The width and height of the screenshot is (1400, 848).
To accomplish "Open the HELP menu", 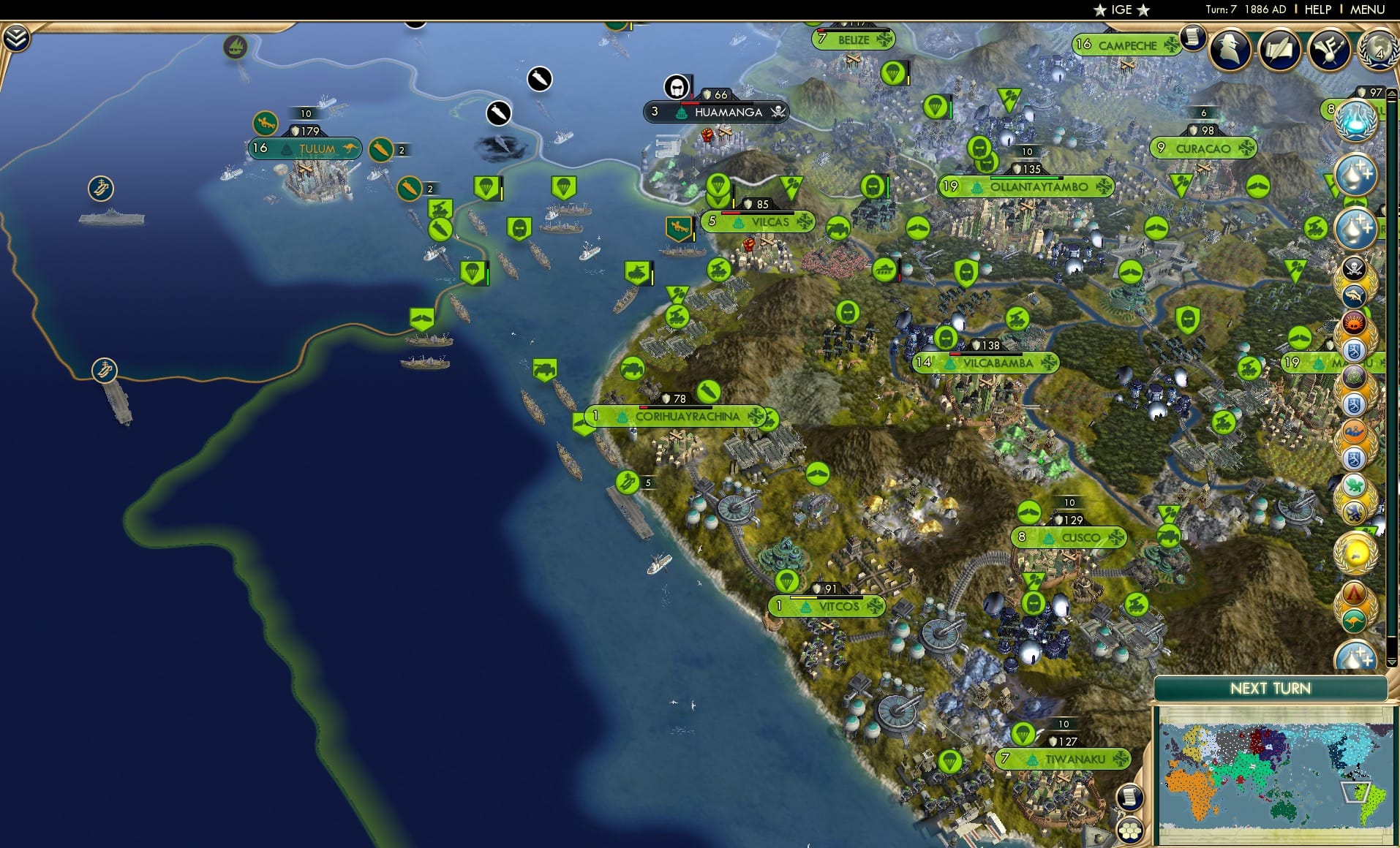I will tap(1317, 10).
